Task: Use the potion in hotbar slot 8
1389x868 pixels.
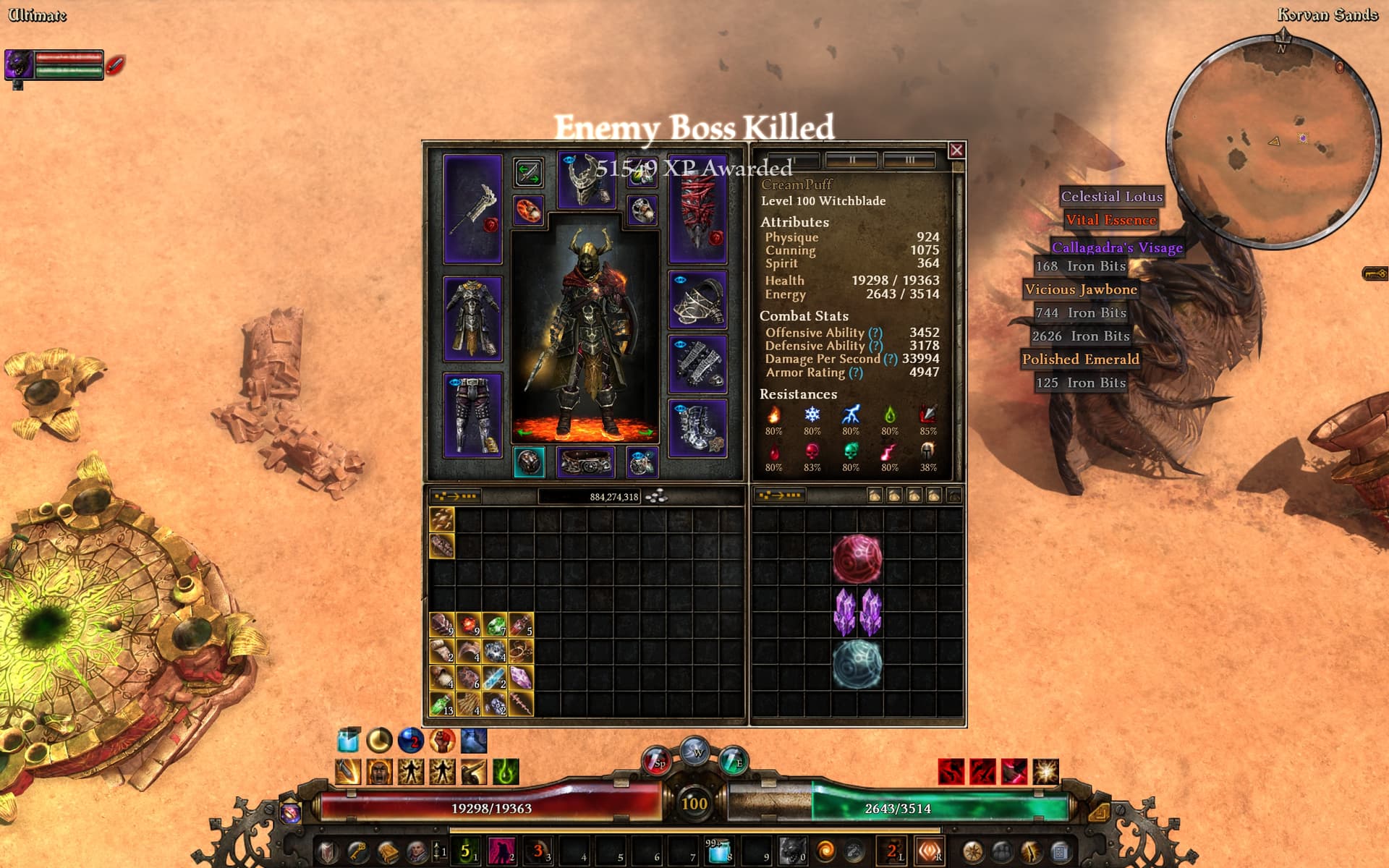Action: pyautogui.click(x=718, y=851)
